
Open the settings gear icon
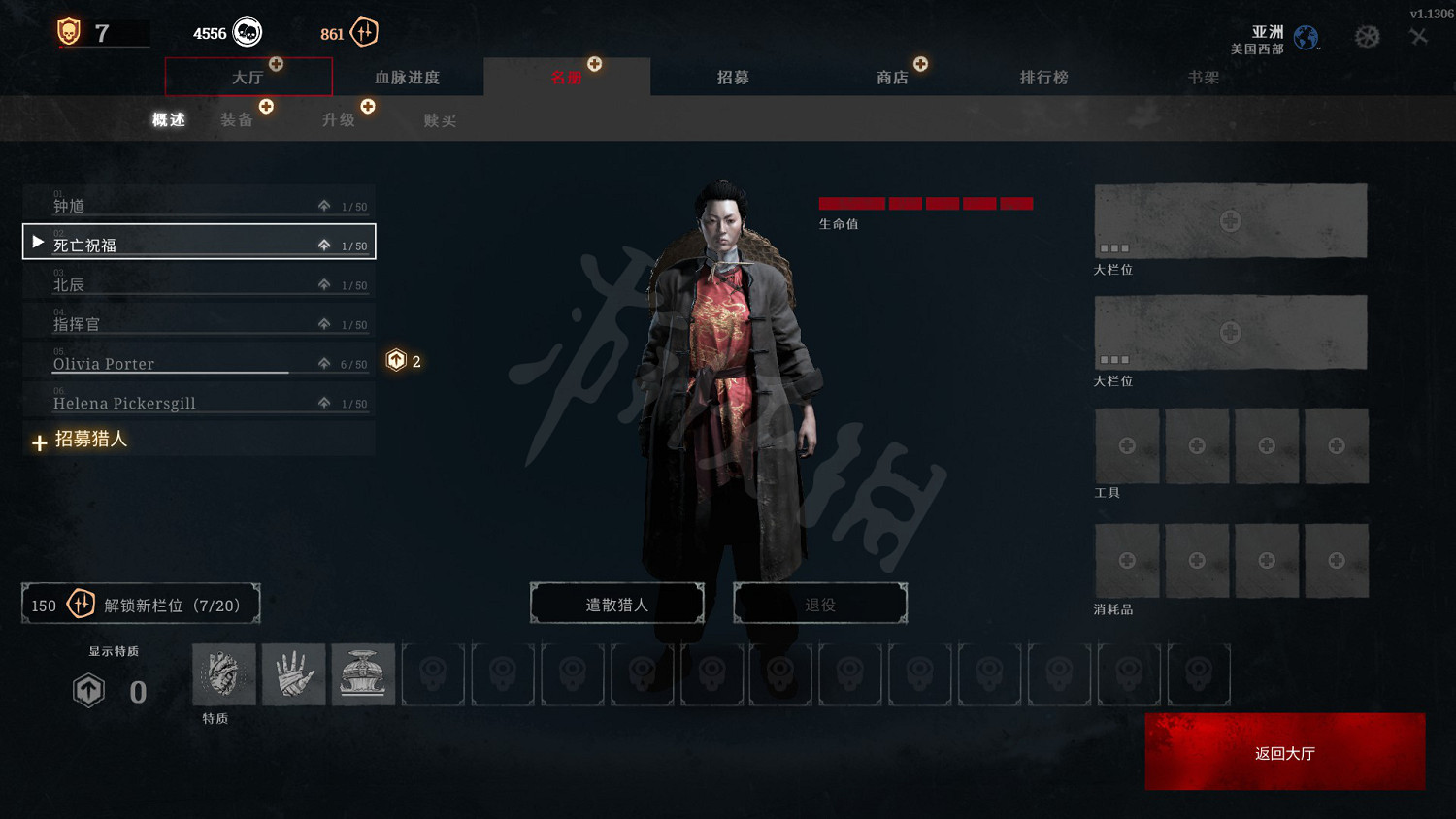click(x=1368, y=34)
